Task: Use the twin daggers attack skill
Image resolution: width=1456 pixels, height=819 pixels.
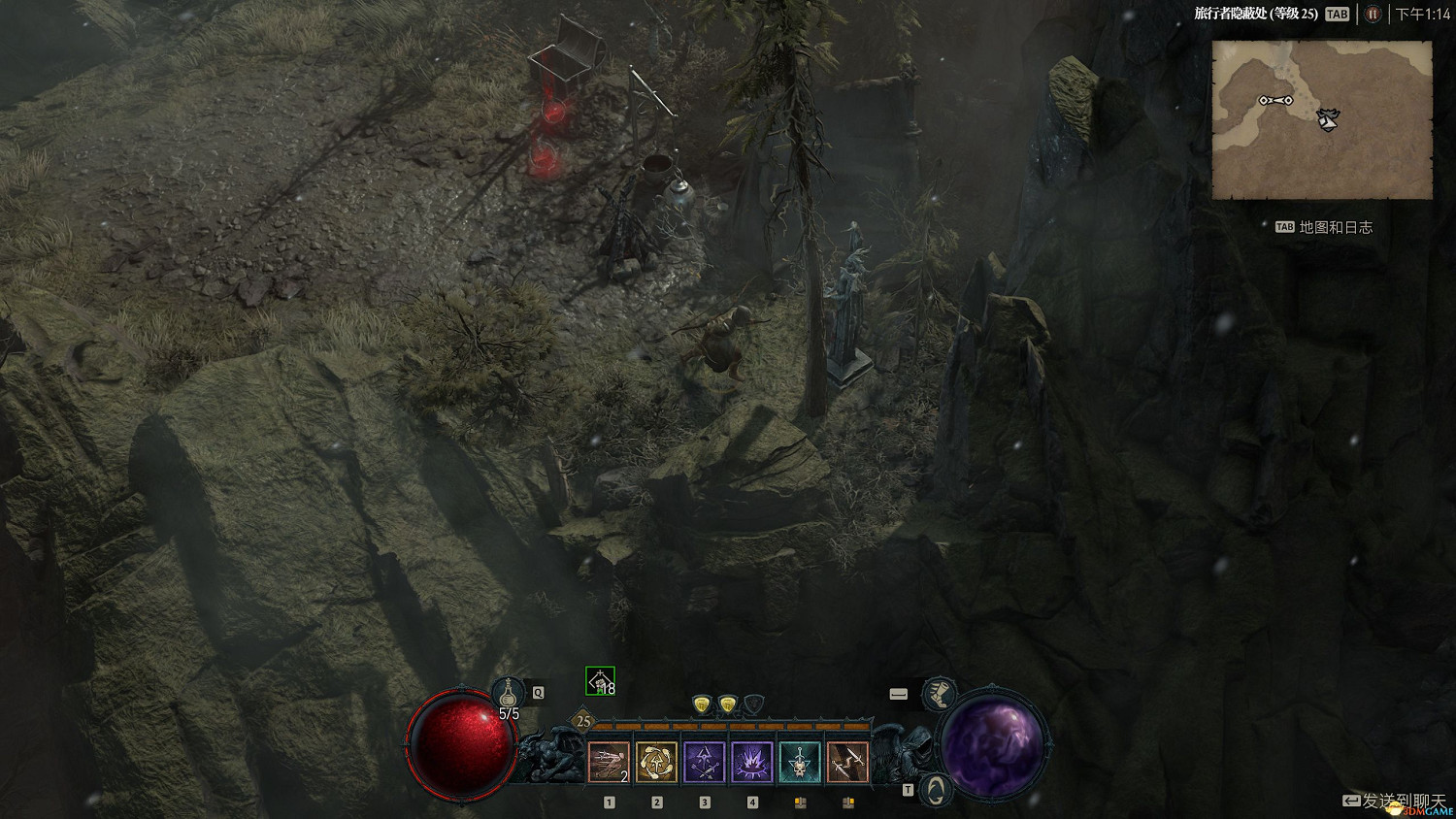Action: (x=846, y=763)
